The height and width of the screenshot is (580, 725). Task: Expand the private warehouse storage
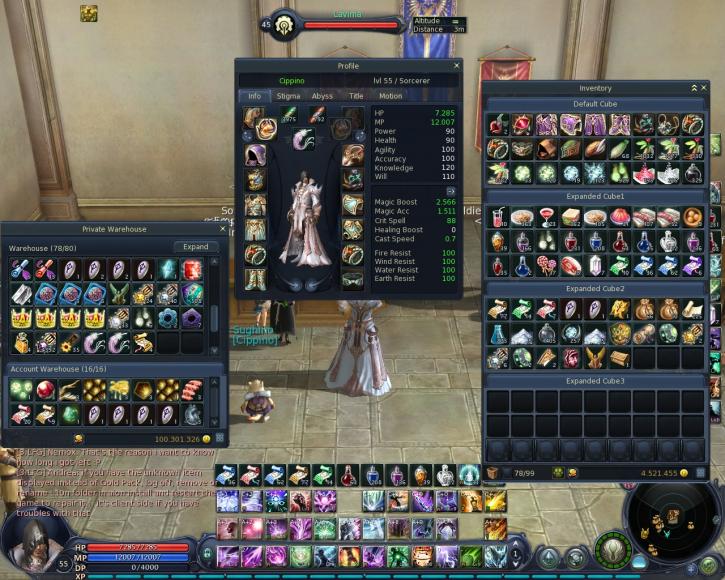click(x=196, y=247)
